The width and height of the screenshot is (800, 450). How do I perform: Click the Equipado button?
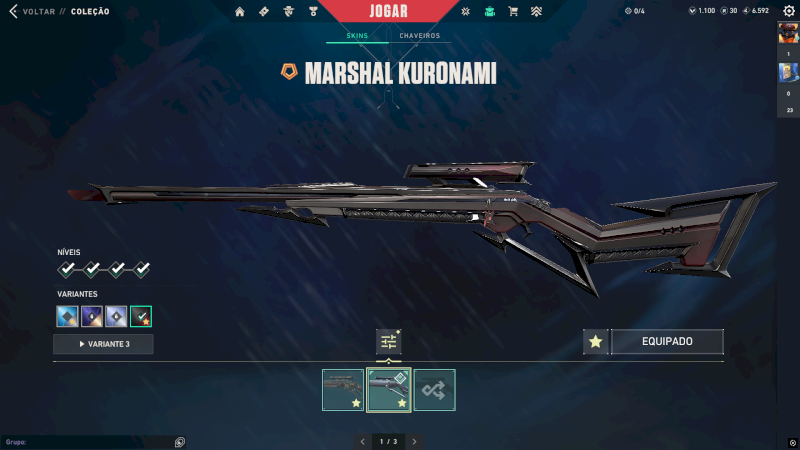pos(667,342)
